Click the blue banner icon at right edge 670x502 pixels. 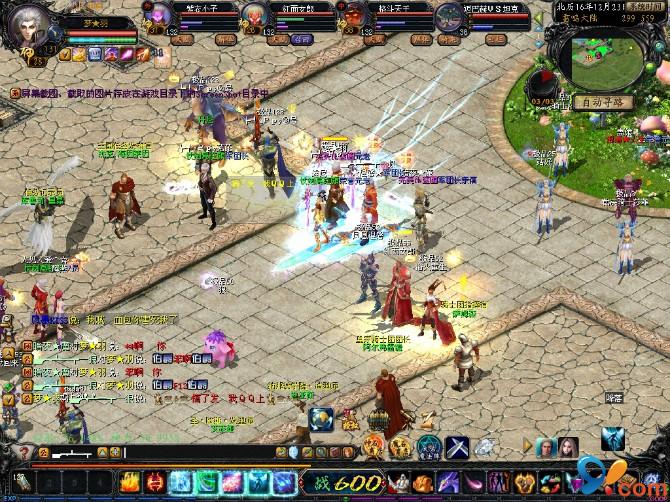(x=613, y=441)
